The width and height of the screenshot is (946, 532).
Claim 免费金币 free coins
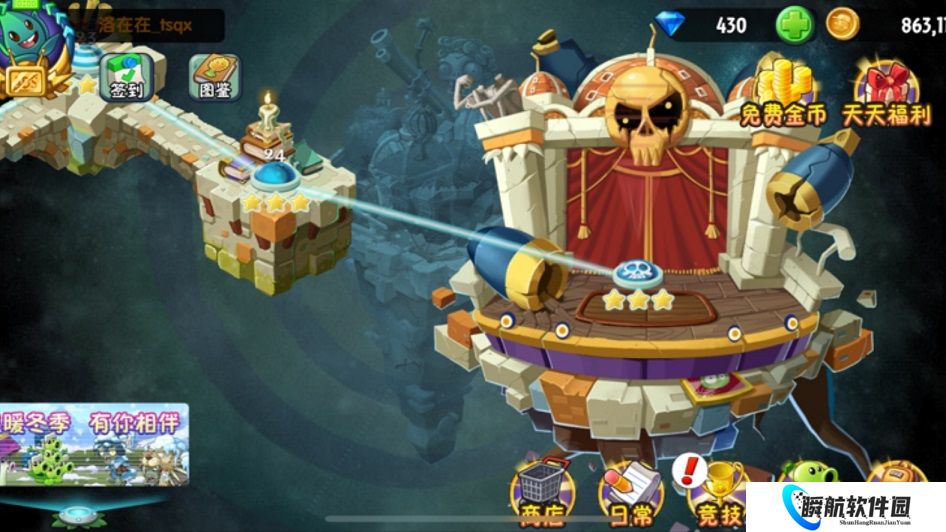click(783, 92)
